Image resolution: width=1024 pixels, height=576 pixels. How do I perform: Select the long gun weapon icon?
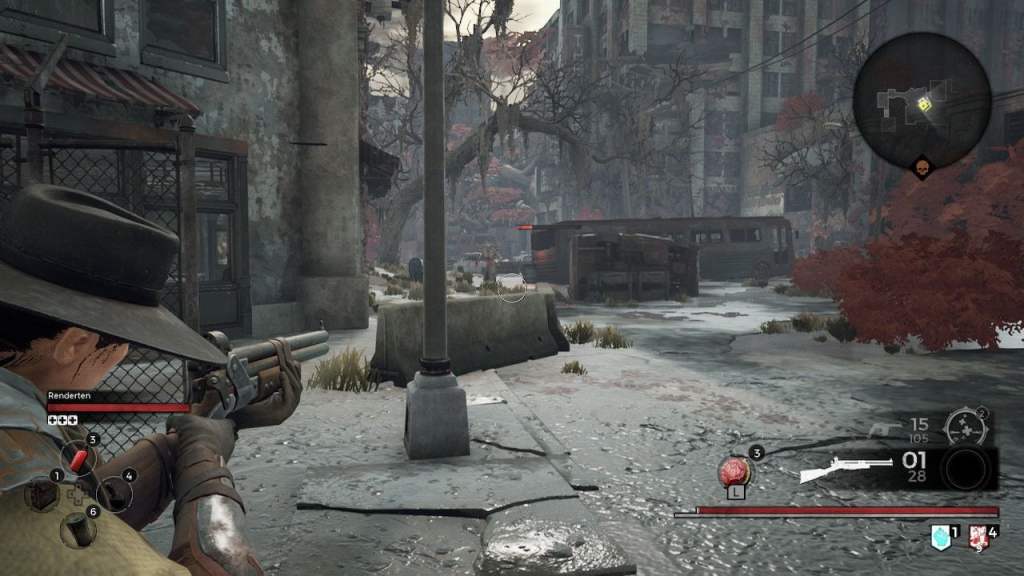click(x=846, y=468)
